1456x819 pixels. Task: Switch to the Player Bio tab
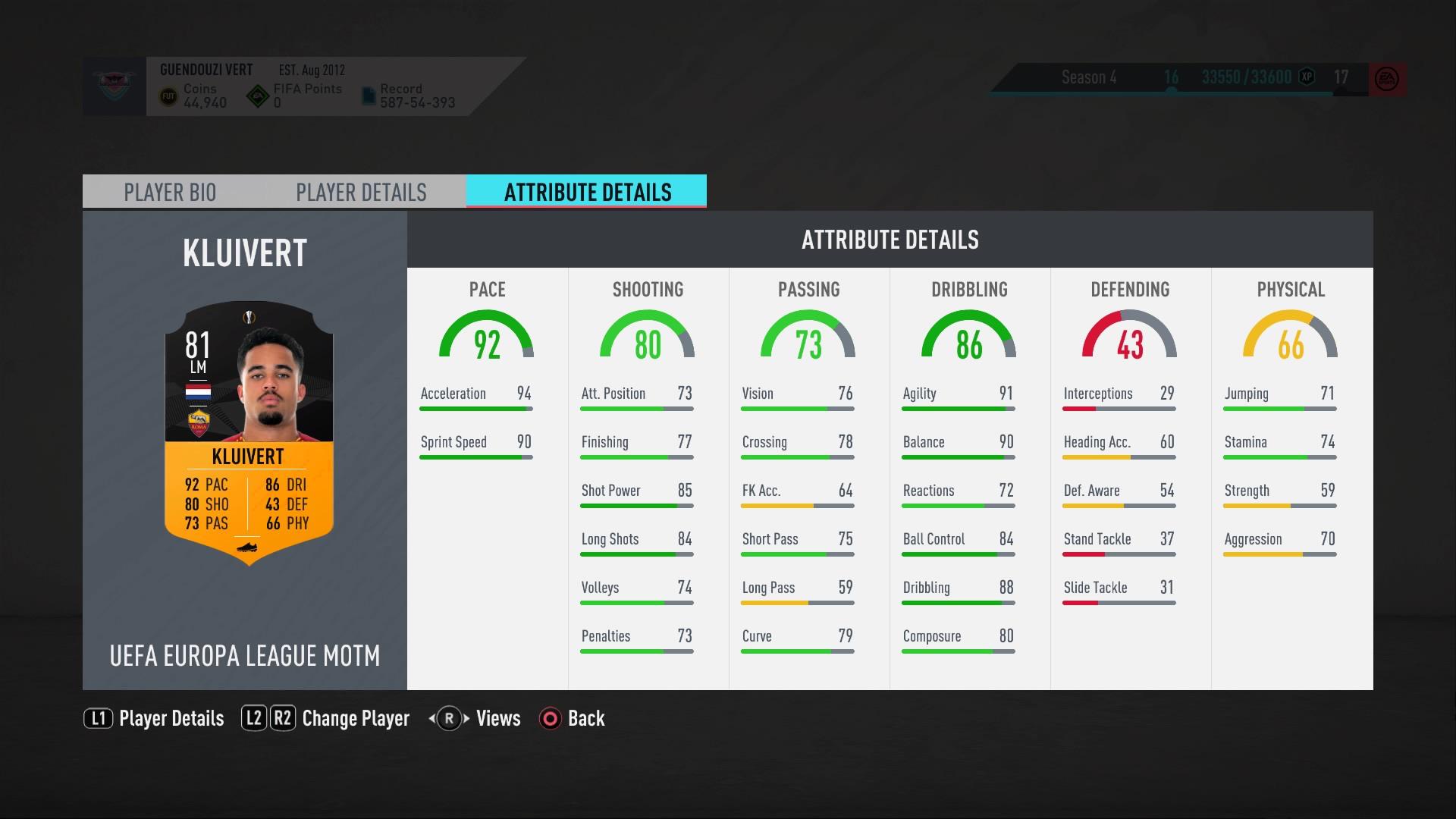pos(169,192)
